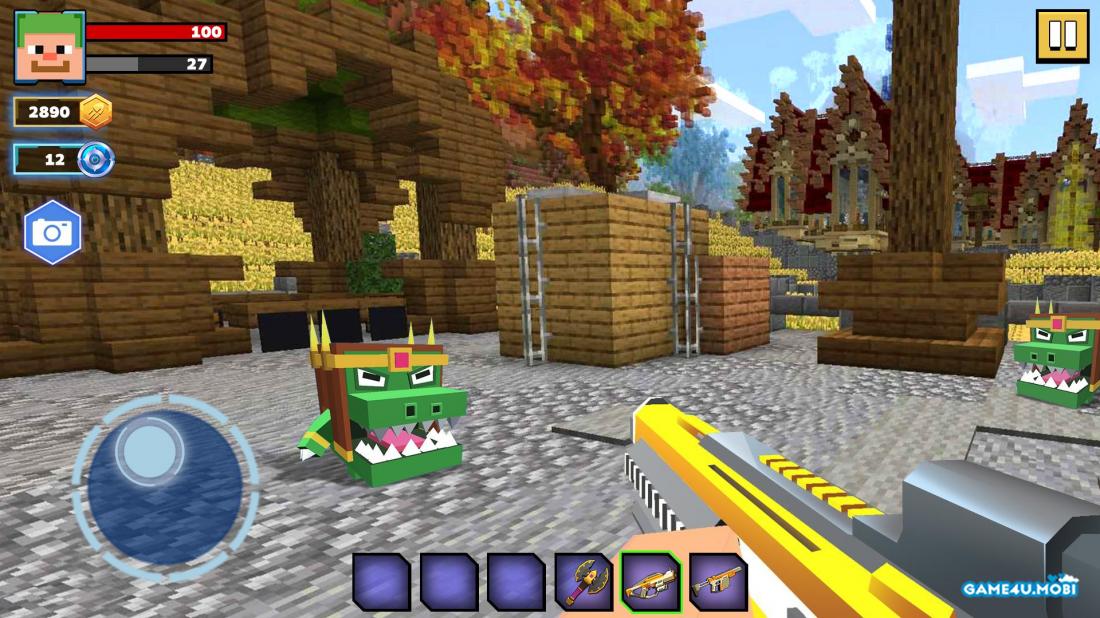This screenshot has width=1100, height=618.
Task: Select the yellow rifle hotbar slot
Action: coord(651,581)
